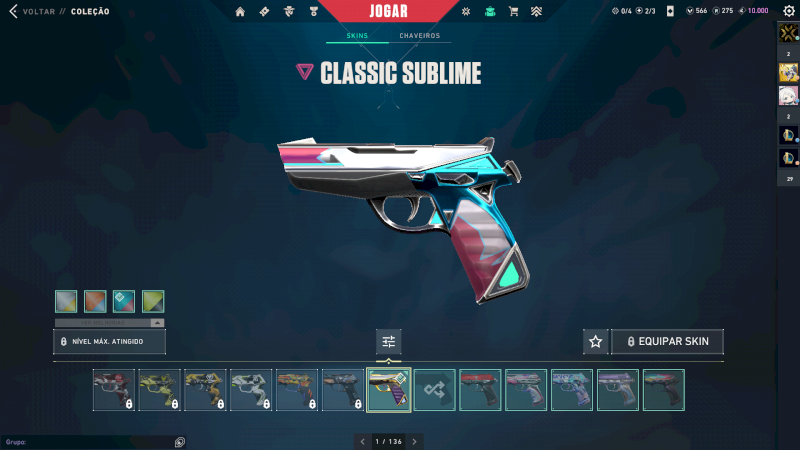This screenshot has width=800, height=450.
Task: Open the settings gear icon
Action: pyautogui.click(x=788, y=11)
